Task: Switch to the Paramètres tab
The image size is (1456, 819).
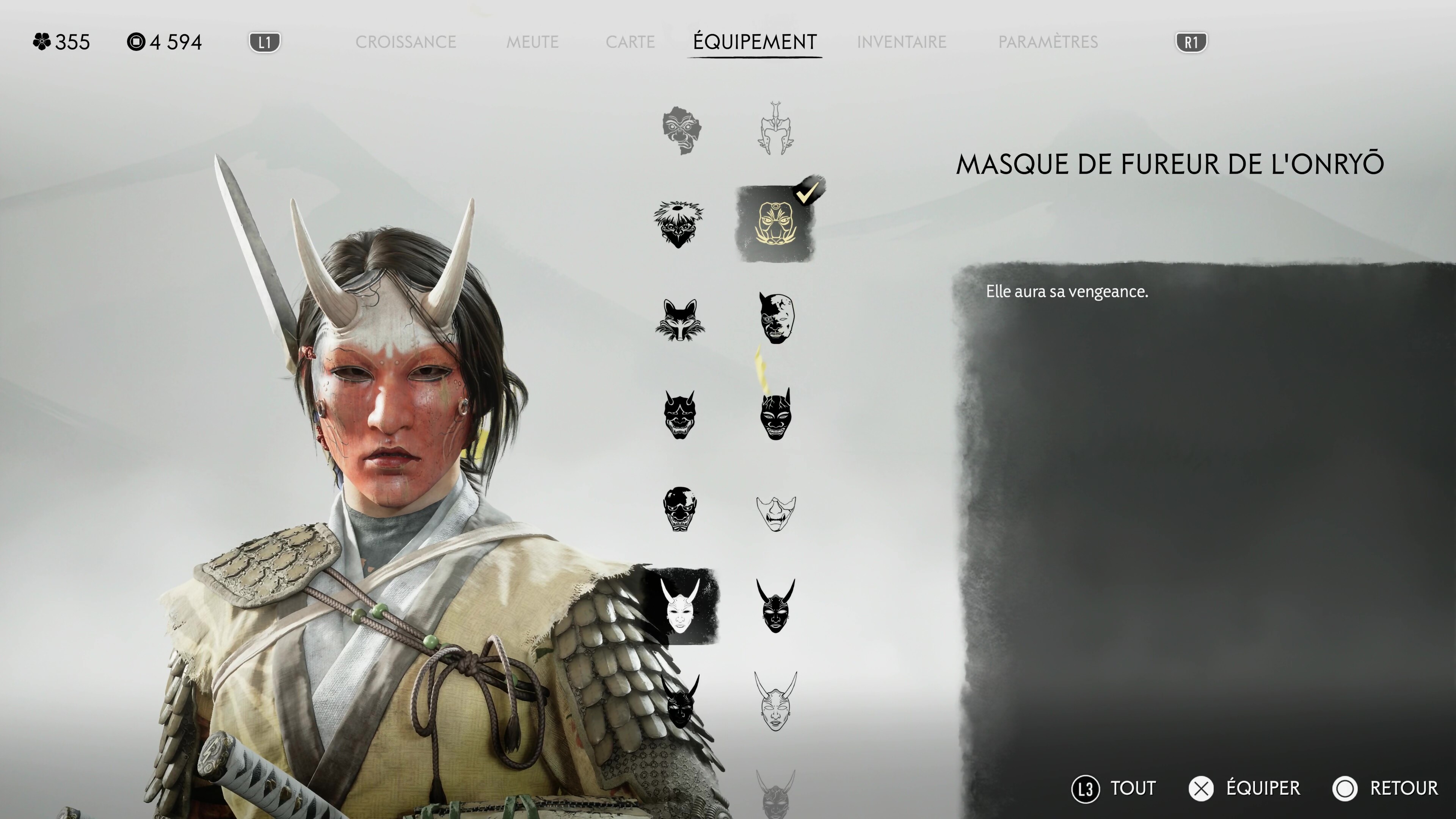Action: [1048, 42]
